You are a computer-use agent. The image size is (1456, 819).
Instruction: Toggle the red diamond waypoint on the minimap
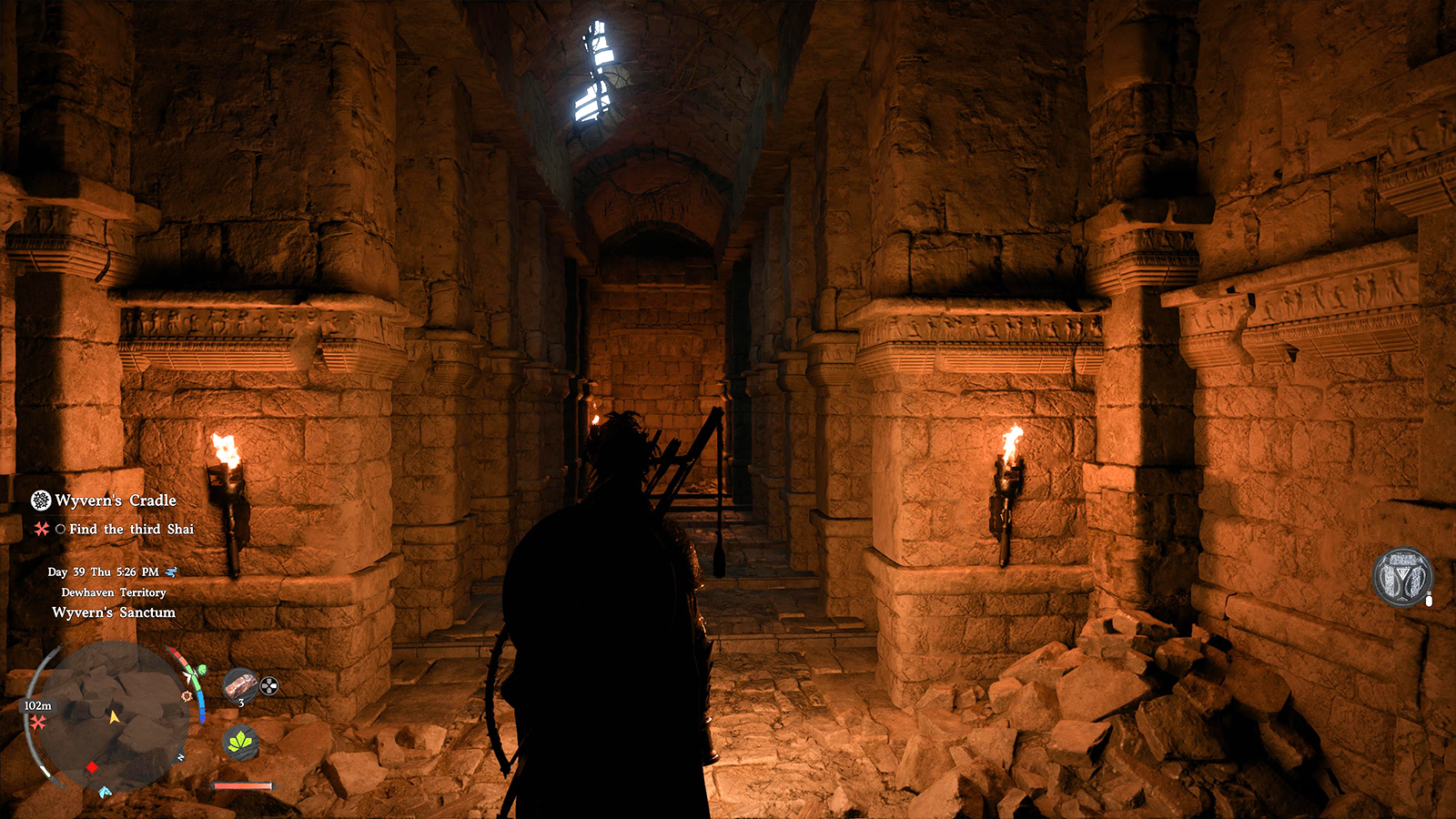pyautogui.click(x=91, y=767)
